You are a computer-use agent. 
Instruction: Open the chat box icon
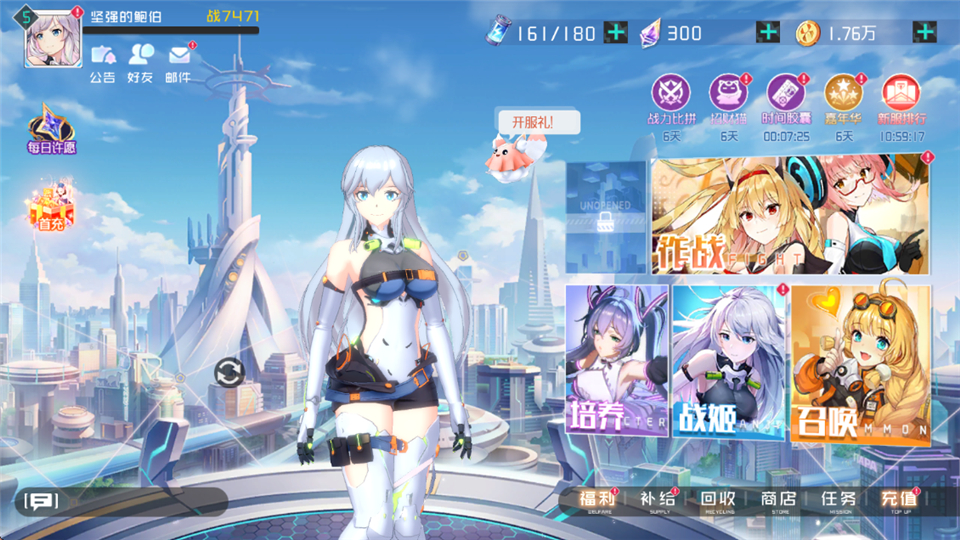42,501
